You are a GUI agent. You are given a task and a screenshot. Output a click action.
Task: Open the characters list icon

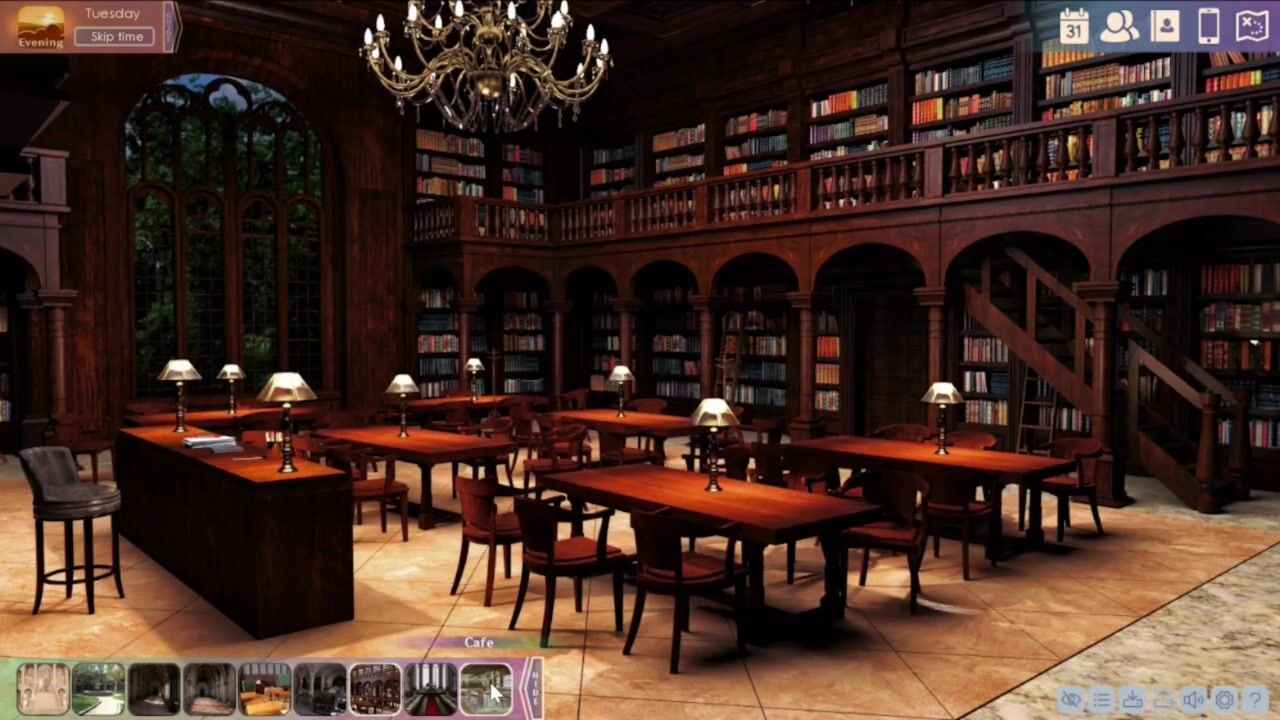[x=1119, y=26]
